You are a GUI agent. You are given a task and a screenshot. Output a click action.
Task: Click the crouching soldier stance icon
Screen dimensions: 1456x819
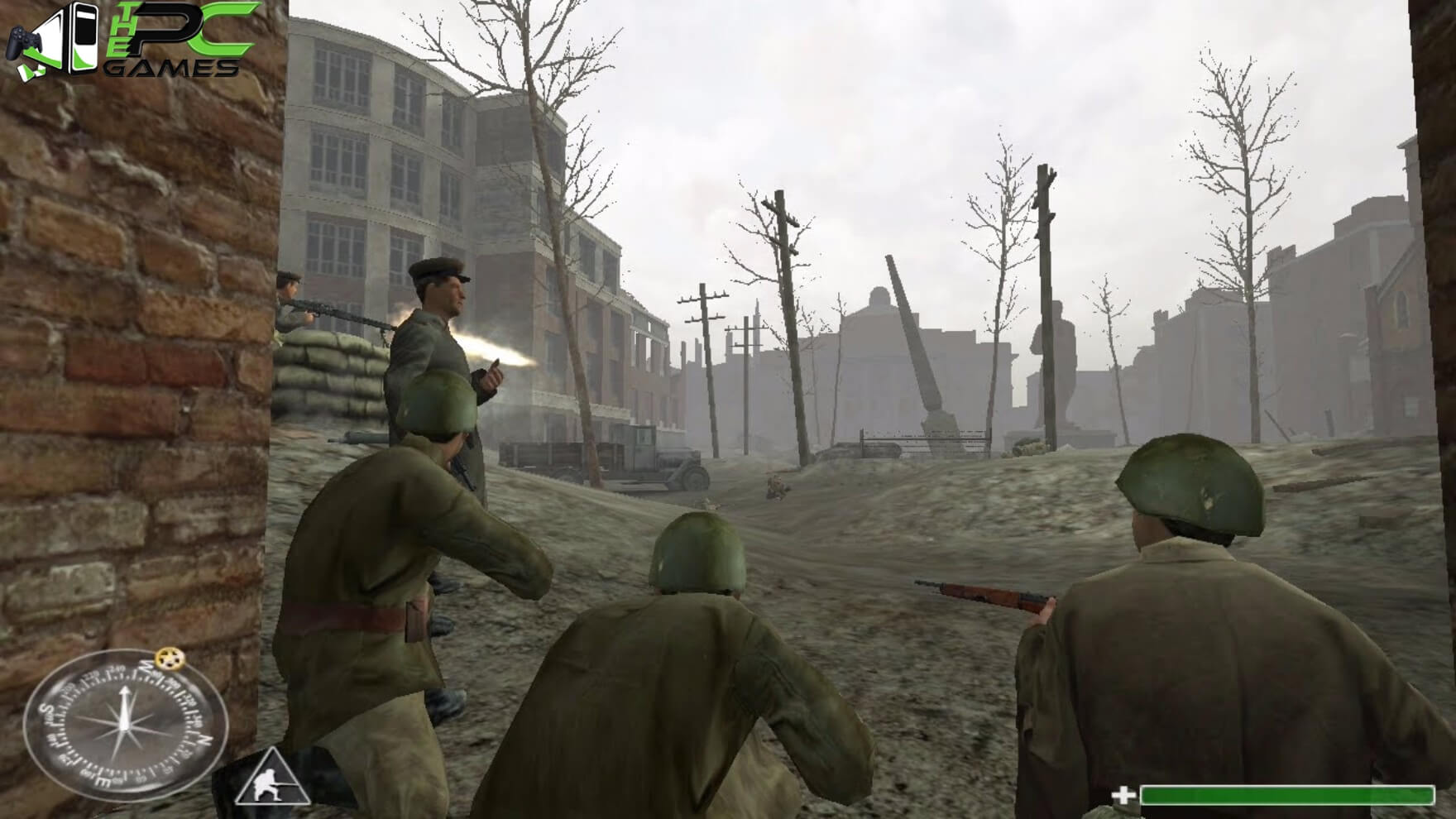pyautogui.click(x=271, y=778)
